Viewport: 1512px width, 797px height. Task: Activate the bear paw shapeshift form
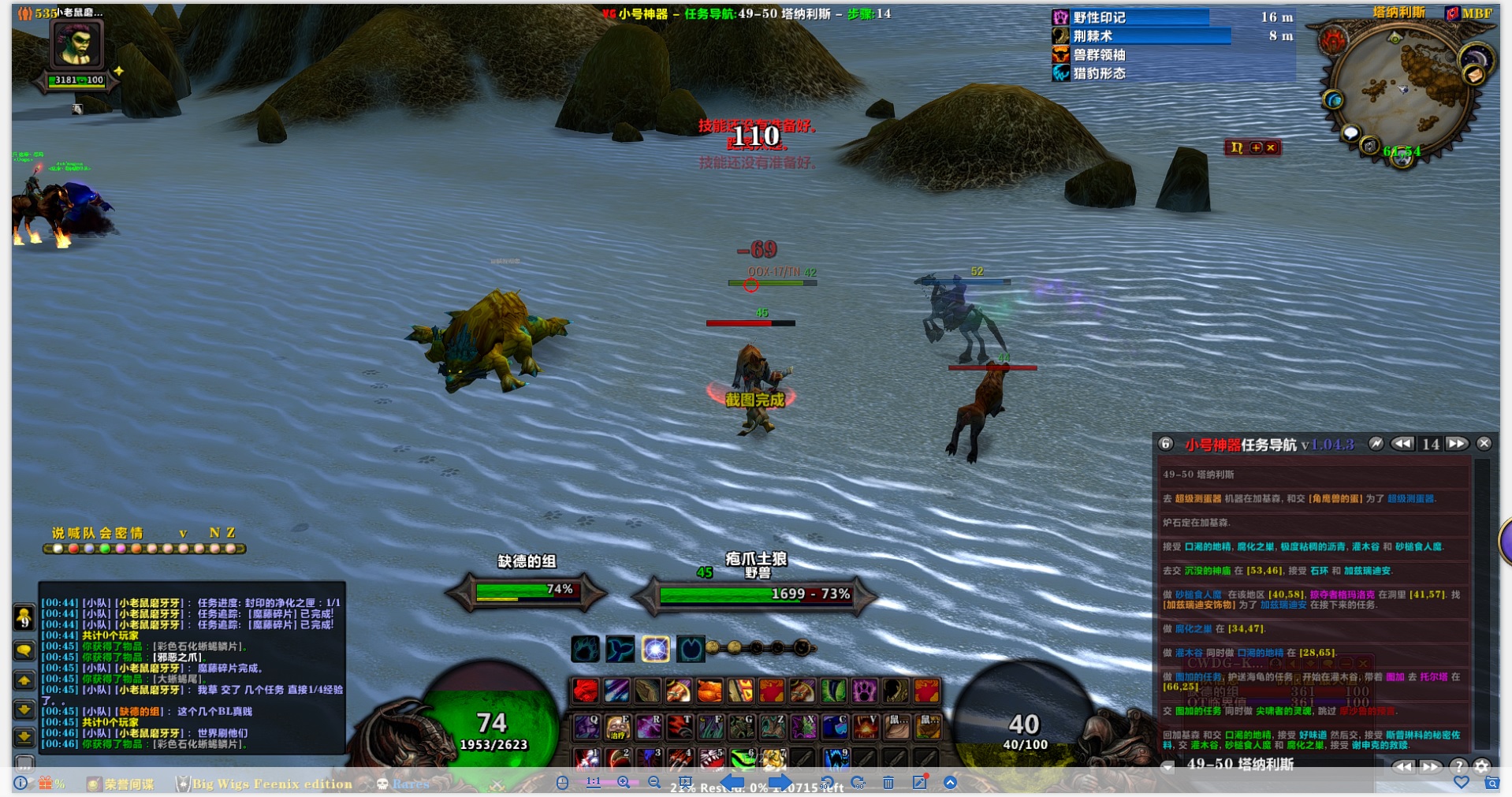[x=585, y=649]
